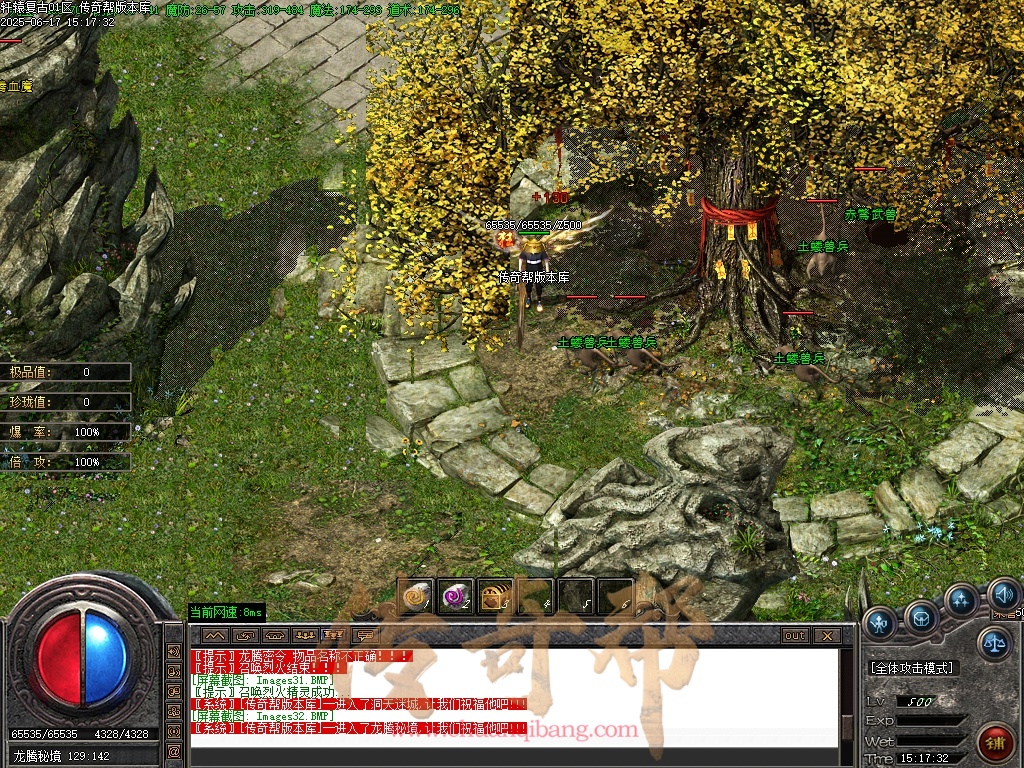Use the purple spiral scroll in belt slot 2
The height and width of the screenshot is (768, 1024).
click(455, 596)
